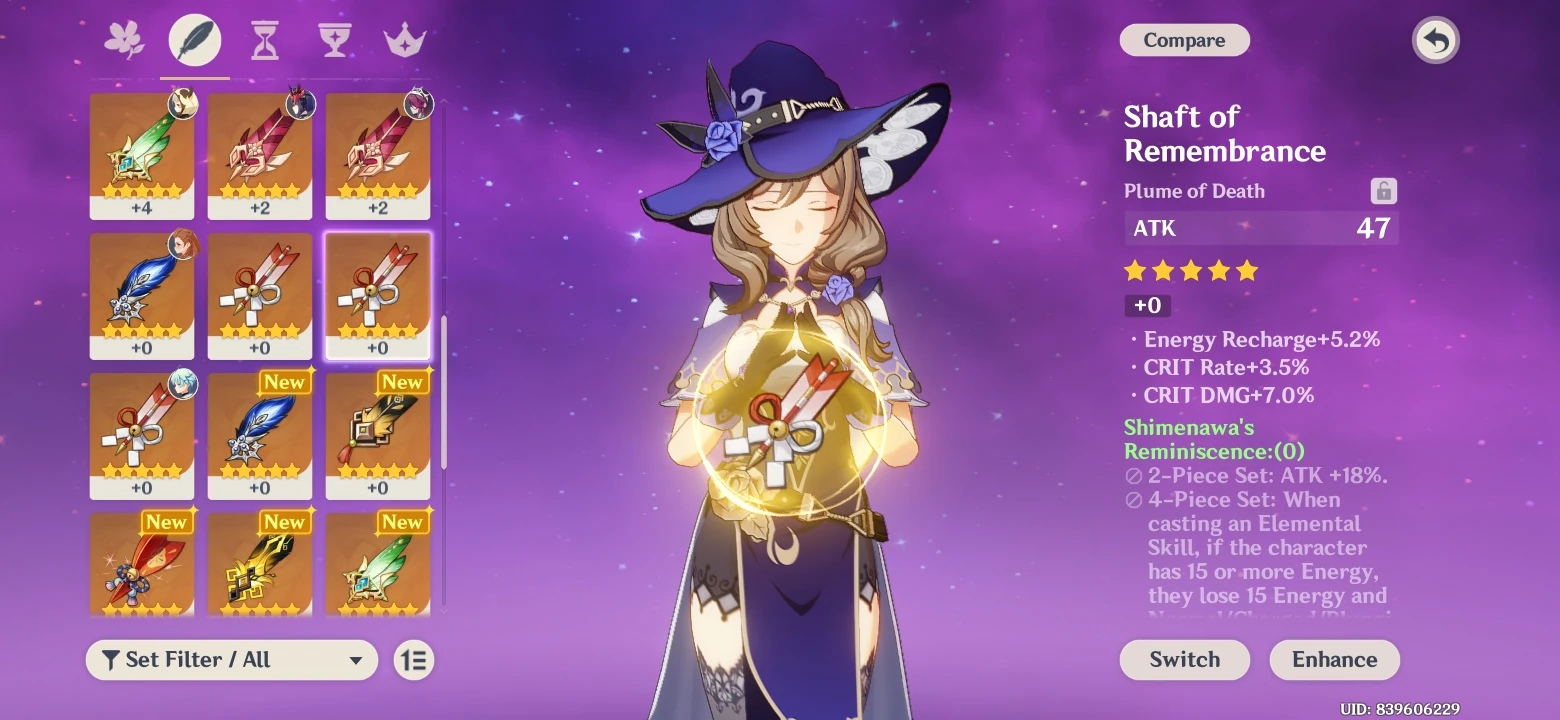Viewport: 1560px width, 720px height.
Task: Click Enhance to upgrade the artifact
Action: coord(1334,660)
